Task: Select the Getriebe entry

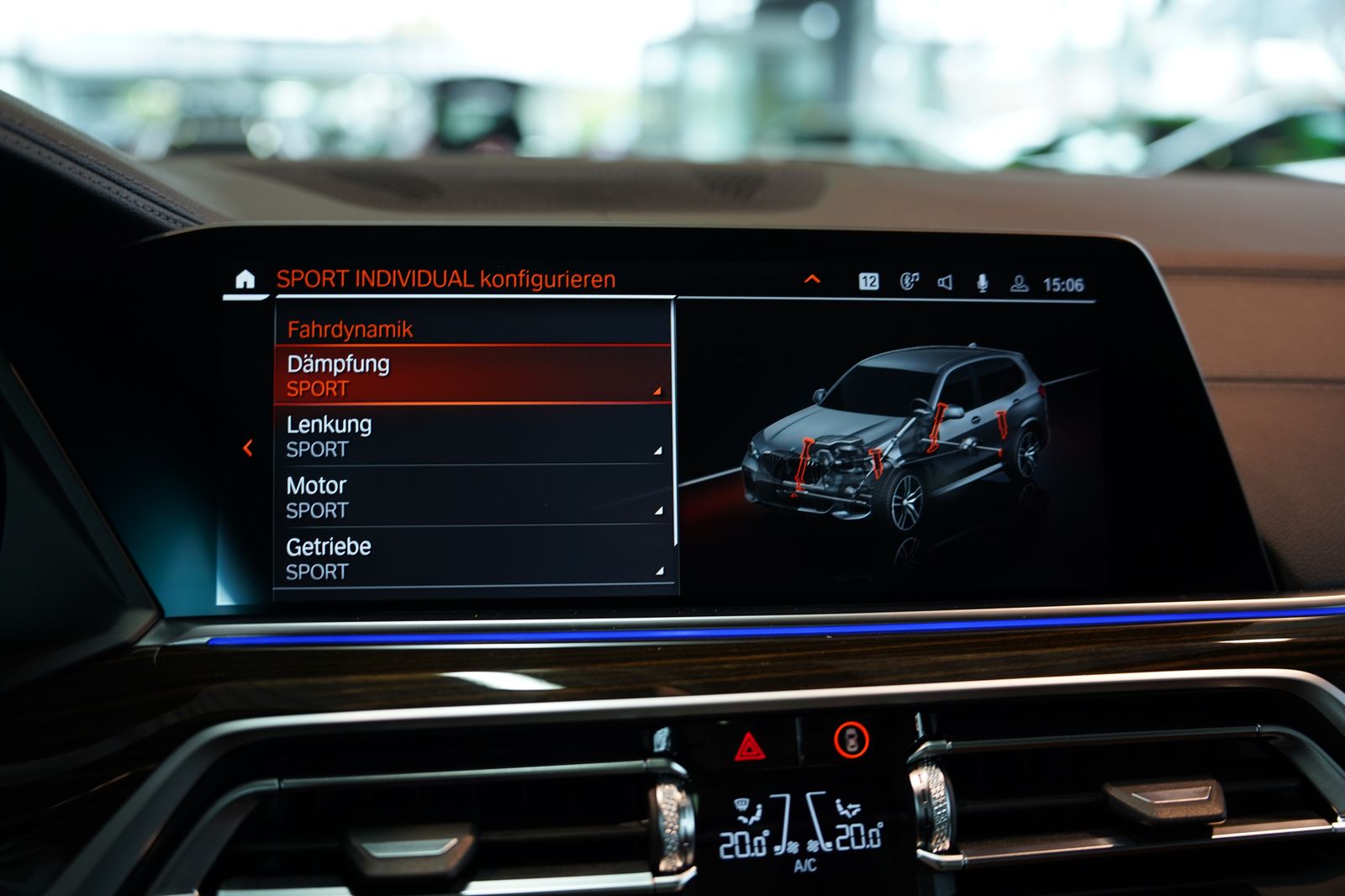Action: [x=472, y=558]
